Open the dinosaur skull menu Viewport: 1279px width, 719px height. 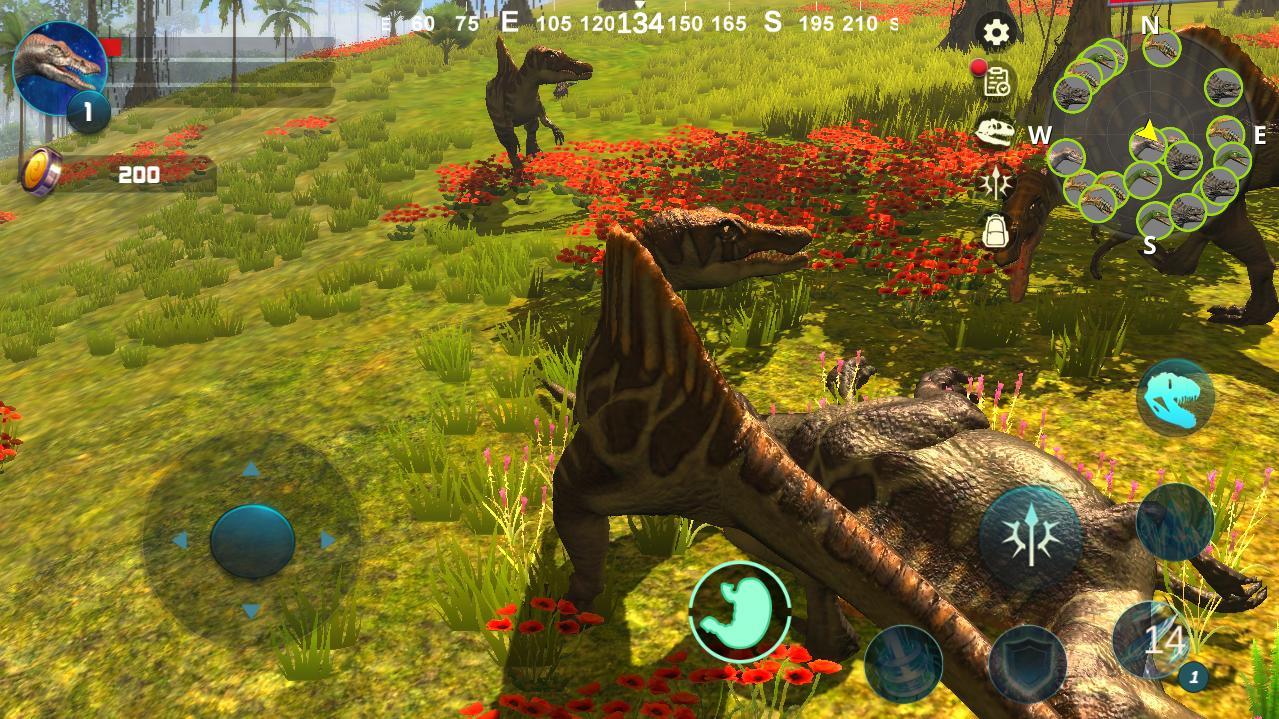[x=996, y=131]
